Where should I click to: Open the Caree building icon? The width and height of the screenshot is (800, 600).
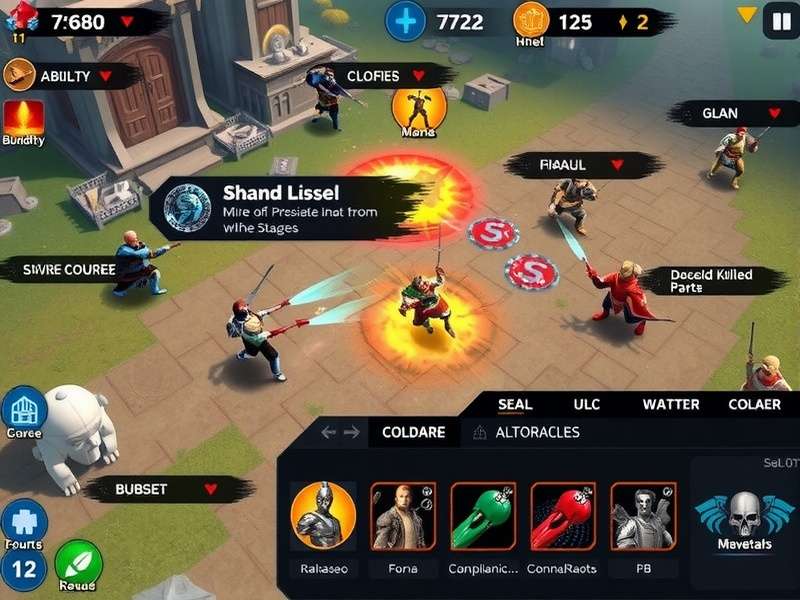(24, 411)
